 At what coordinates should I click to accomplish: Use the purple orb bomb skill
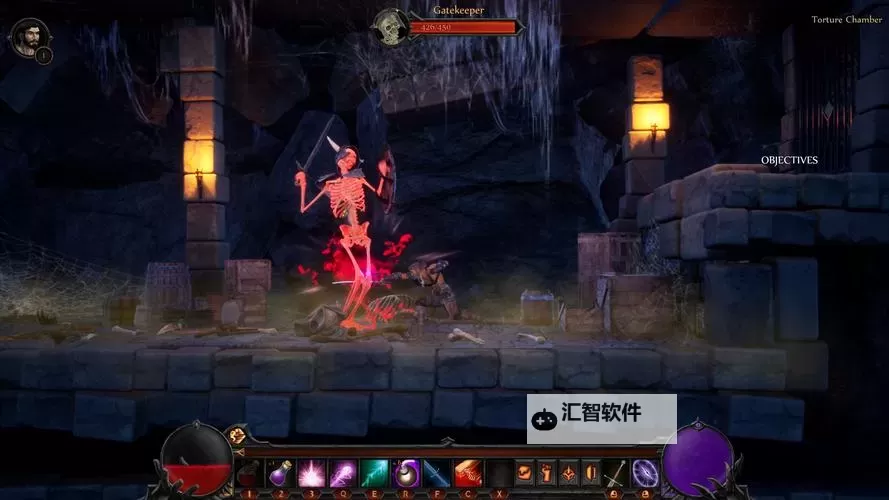point(405,473)
